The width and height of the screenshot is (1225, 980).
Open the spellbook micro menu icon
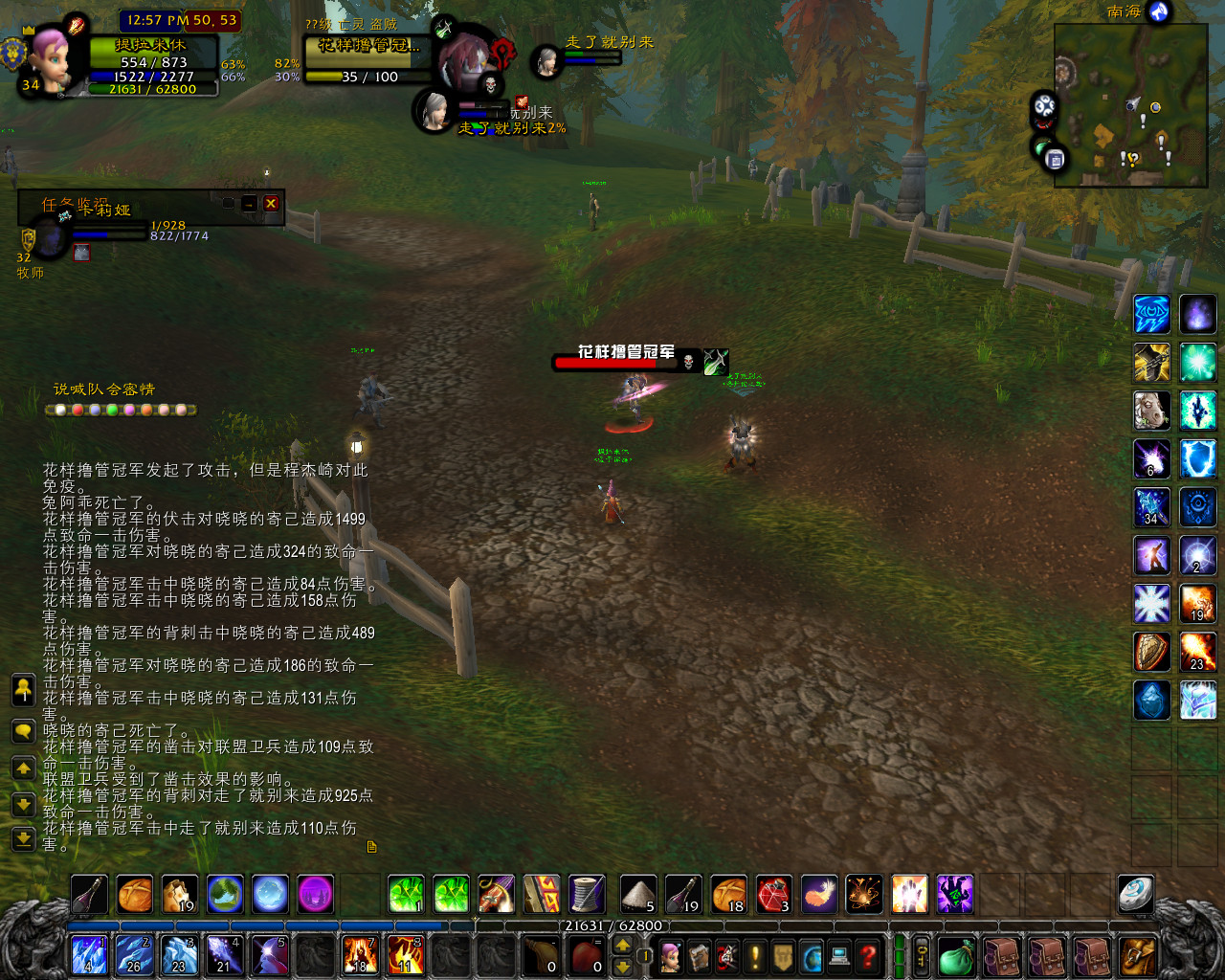pyautogui.click(x=698, y=954)
